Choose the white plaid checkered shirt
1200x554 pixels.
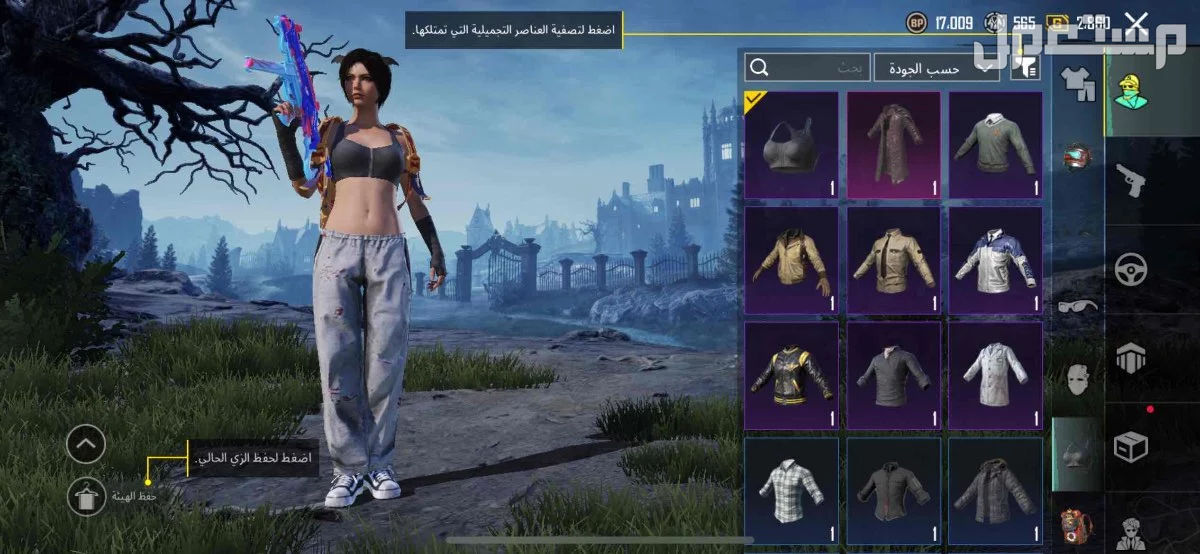coord(791,490)
